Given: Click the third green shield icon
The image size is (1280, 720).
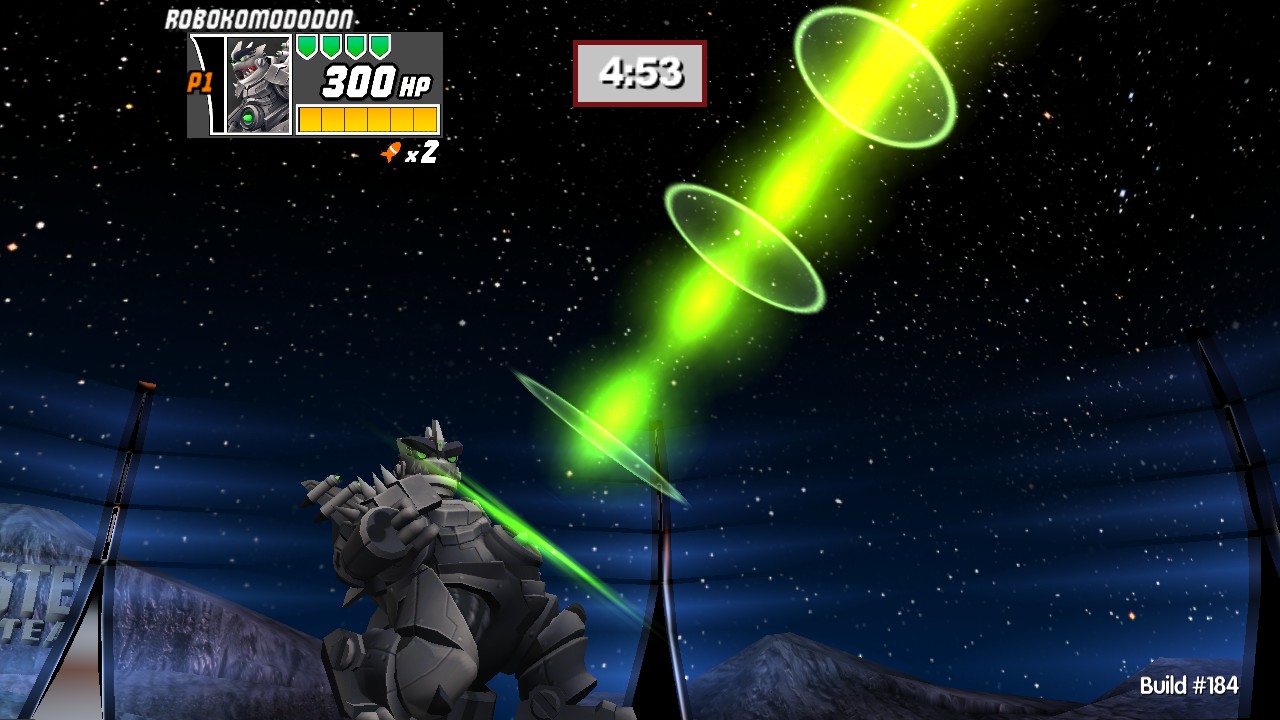Looking at the screenshot, I should (x=355, y=45).
